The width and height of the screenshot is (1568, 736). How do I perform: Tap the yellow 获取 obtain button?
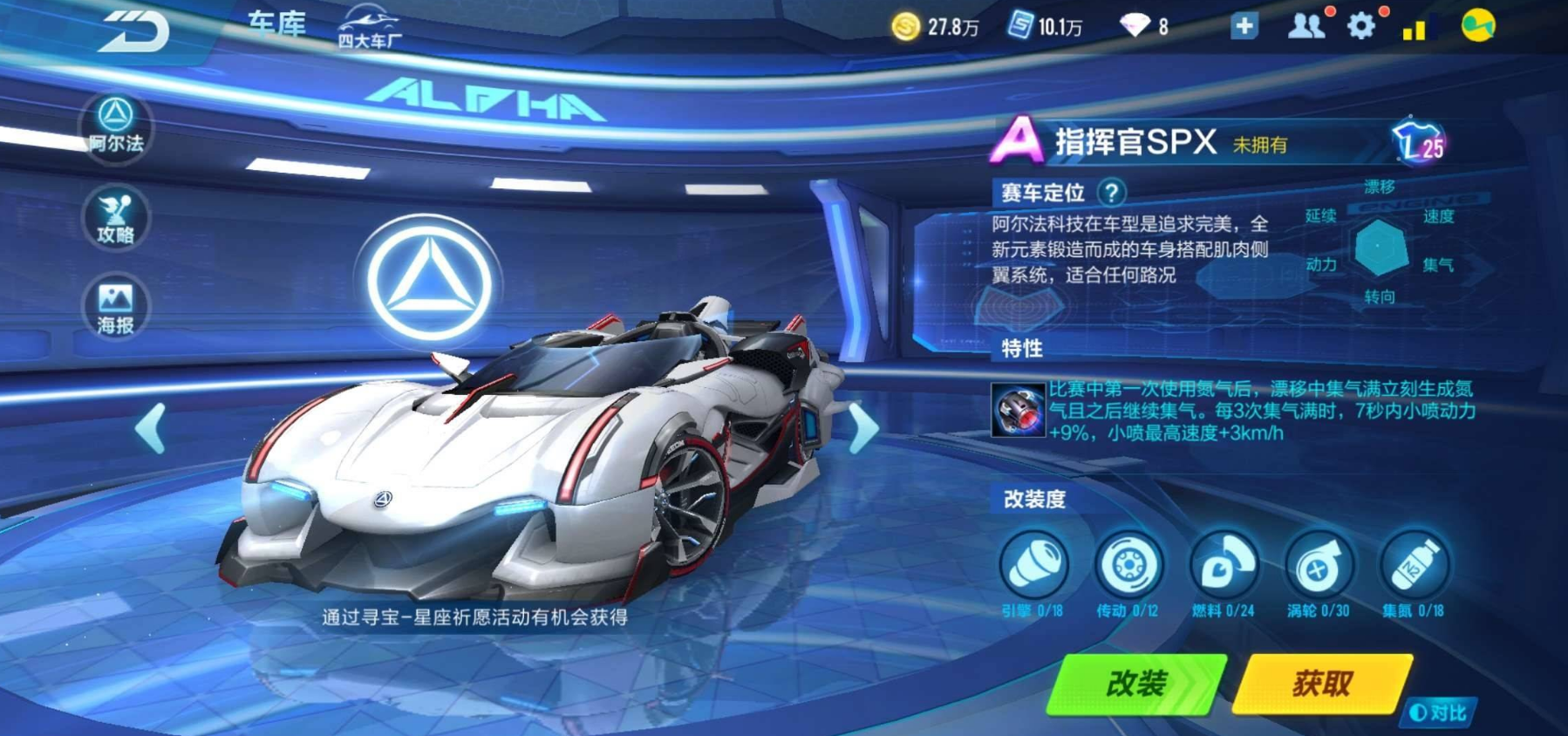(x=1322, y=685)
